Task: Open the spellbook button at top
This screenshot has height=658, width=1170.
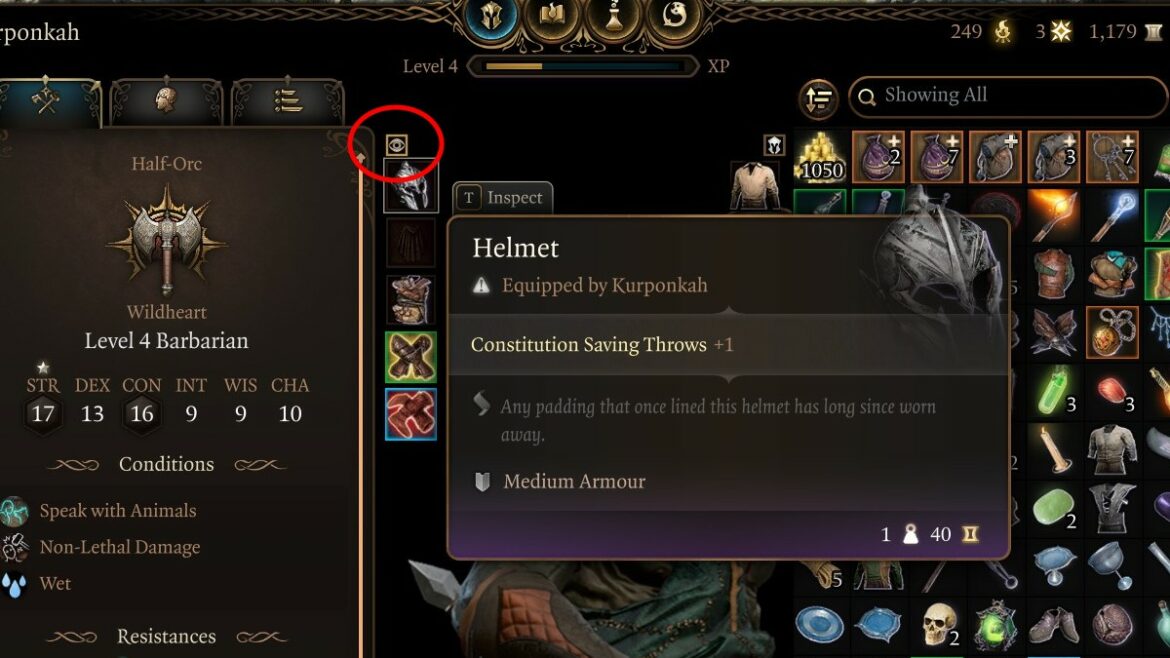Action: tap(551, 18)
